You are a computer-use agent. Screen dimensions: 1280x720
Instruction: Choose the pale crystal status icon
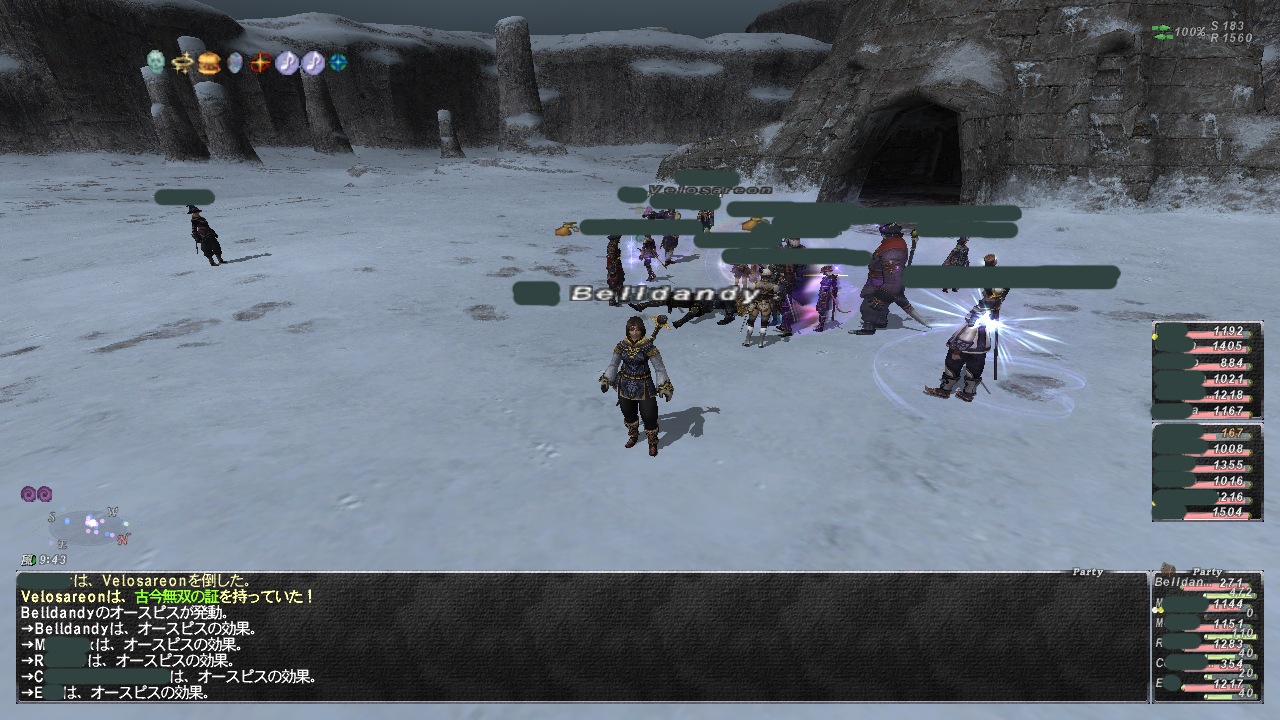(234, 63)
